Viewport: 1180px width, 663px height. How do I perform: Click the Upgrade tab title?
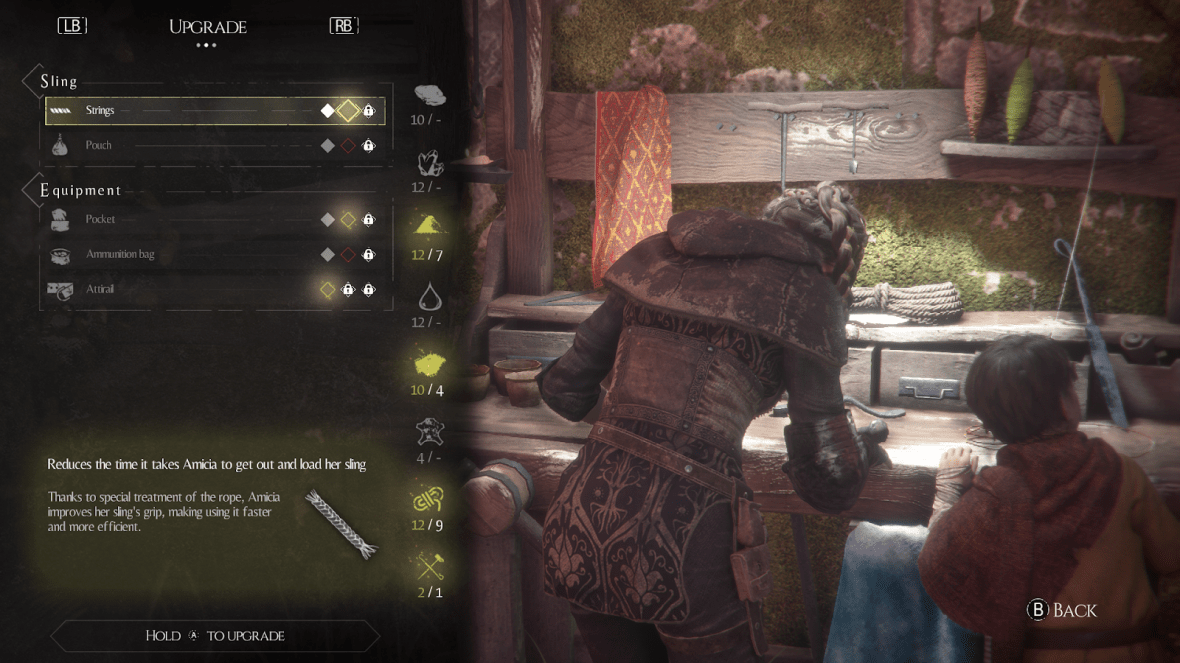point(208,27)
